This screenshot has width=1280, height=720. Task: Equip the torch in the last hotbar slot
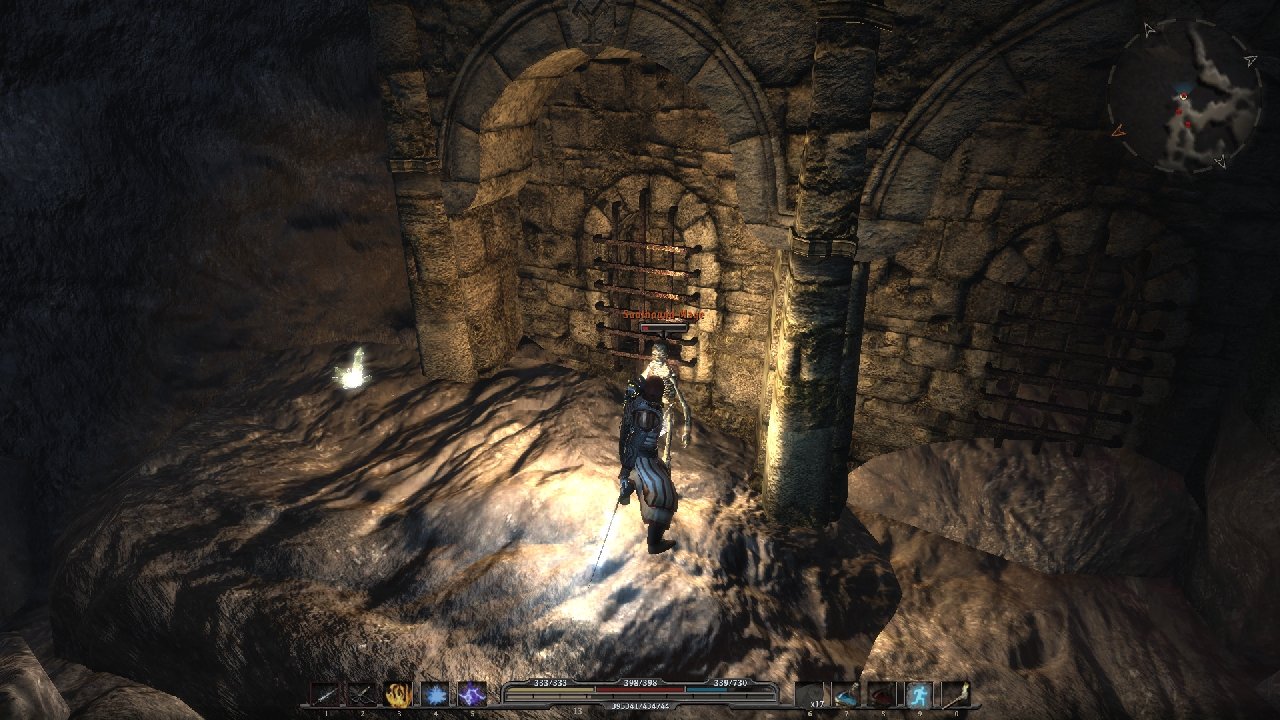[955, 694]
